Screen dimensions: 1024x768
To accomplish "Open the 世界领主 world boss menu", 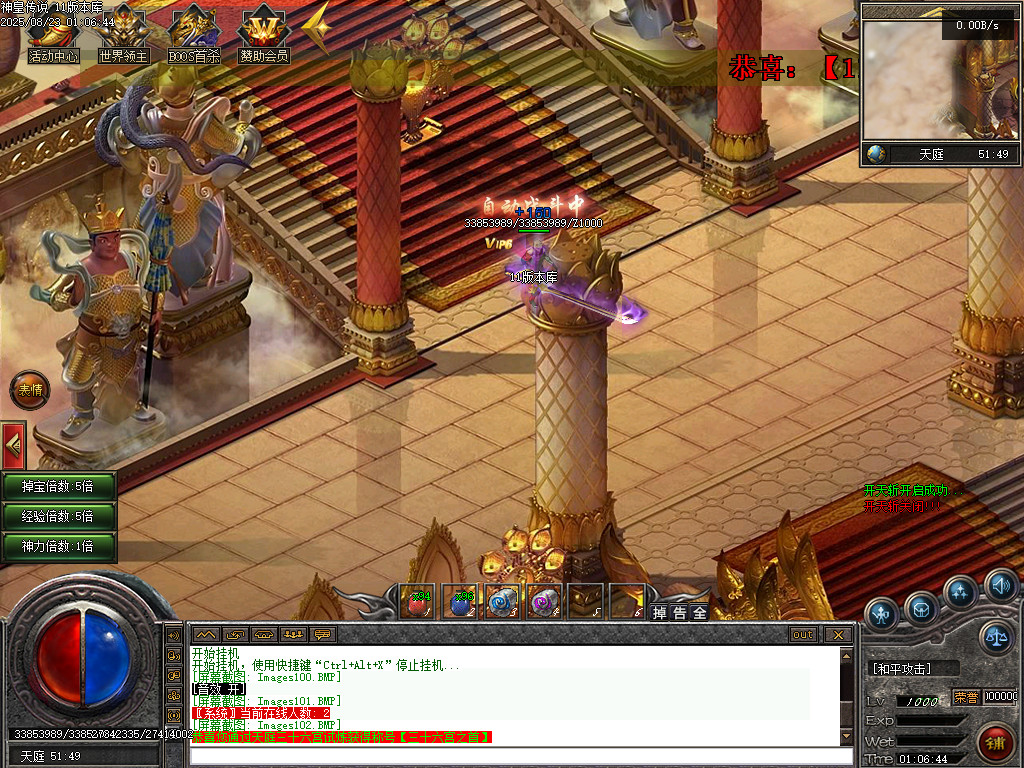I will [x=123, y=36].
